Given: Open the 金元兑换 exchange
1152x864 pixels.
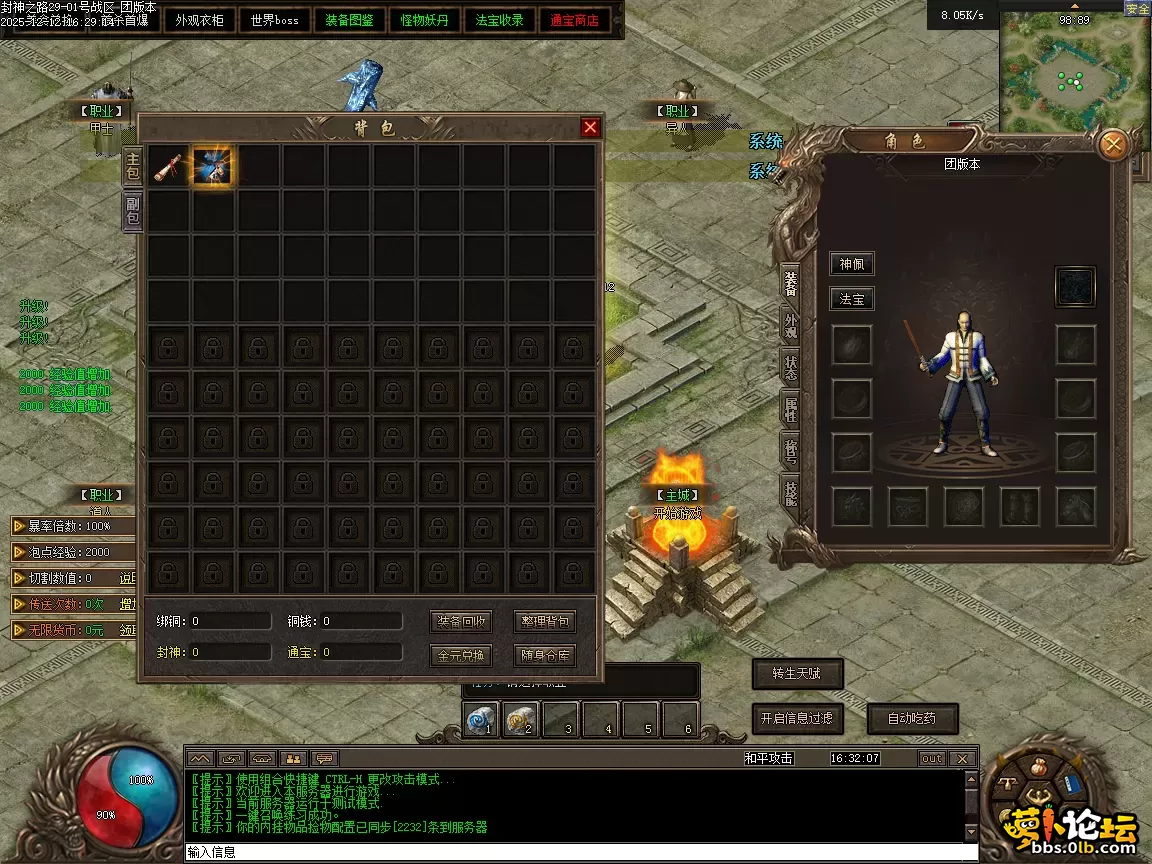Looking at the screenshot, I should tap(461, 655).
